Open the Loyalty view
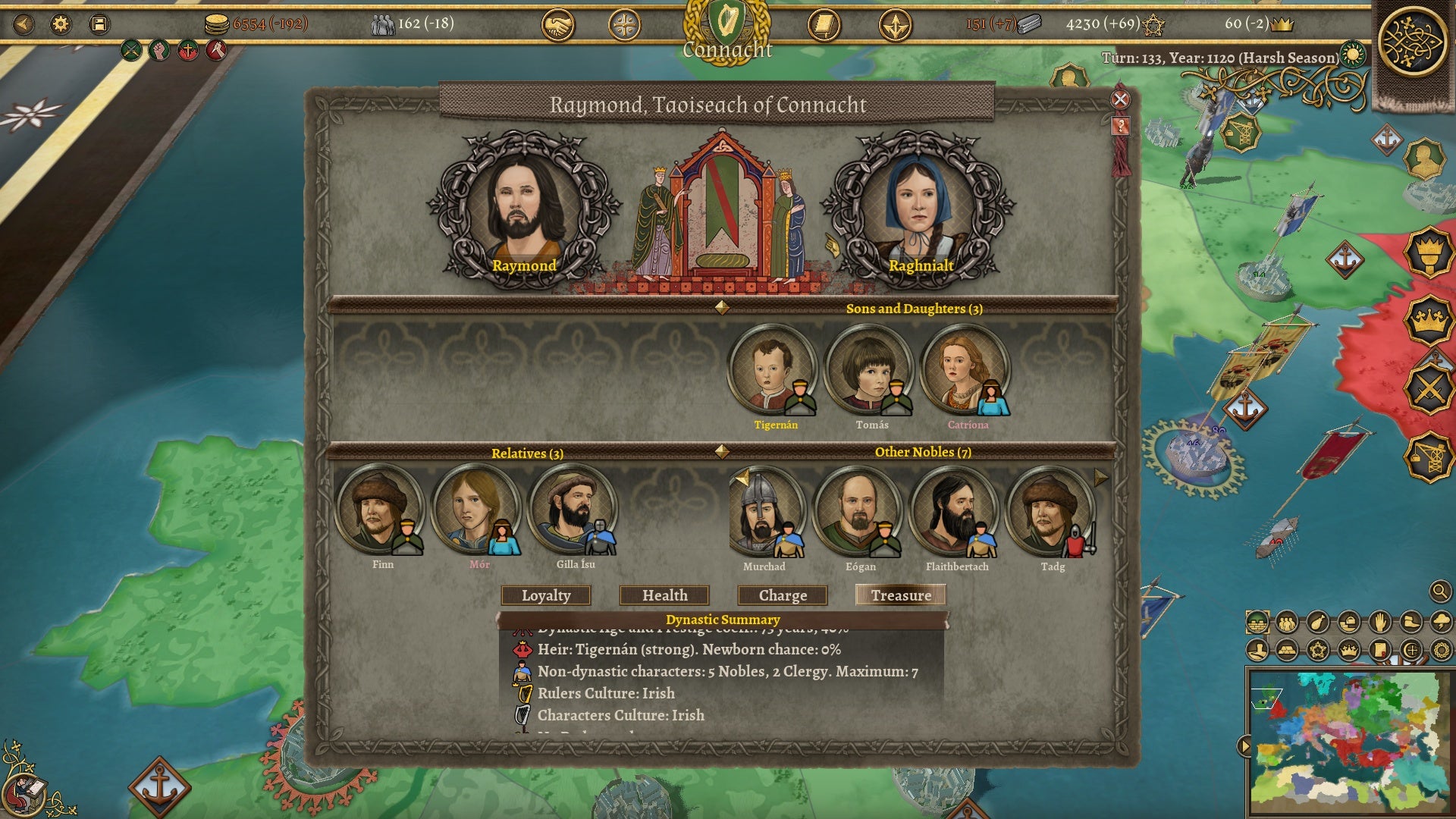1456x819 pixels. 546,595
